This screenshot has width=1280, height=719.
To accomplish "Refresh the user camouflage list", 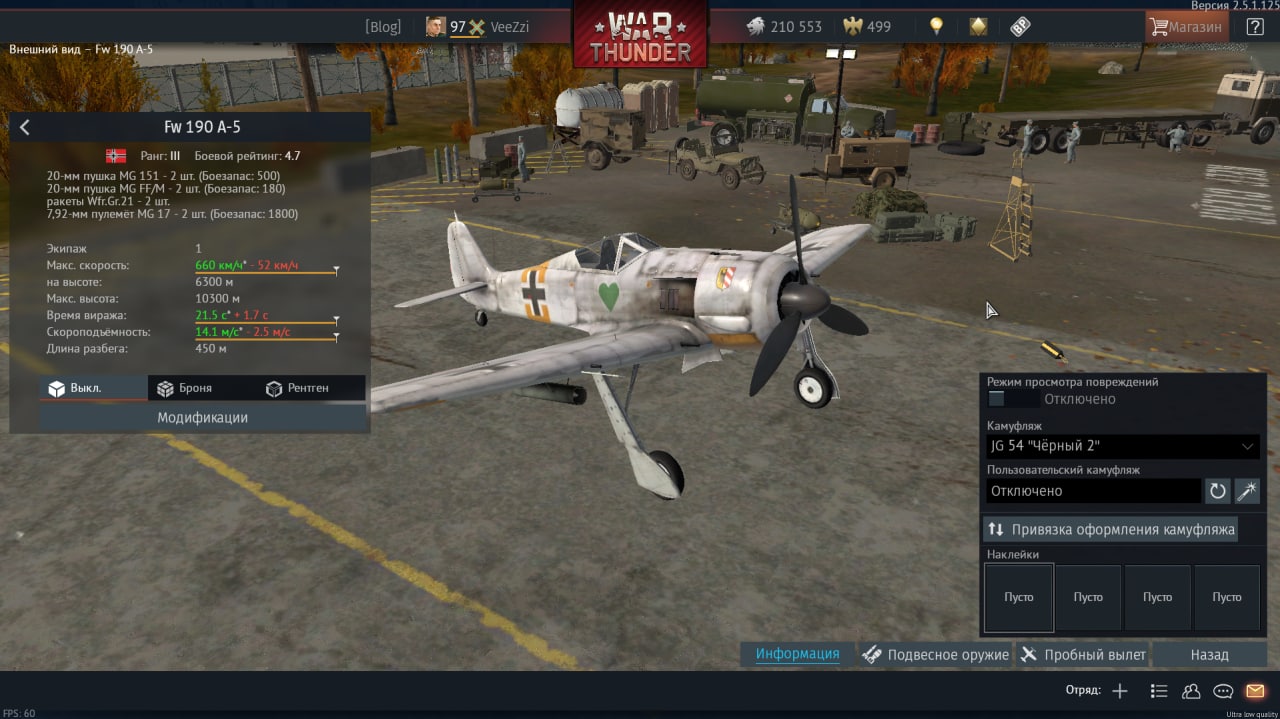I will pos(1217,491).
